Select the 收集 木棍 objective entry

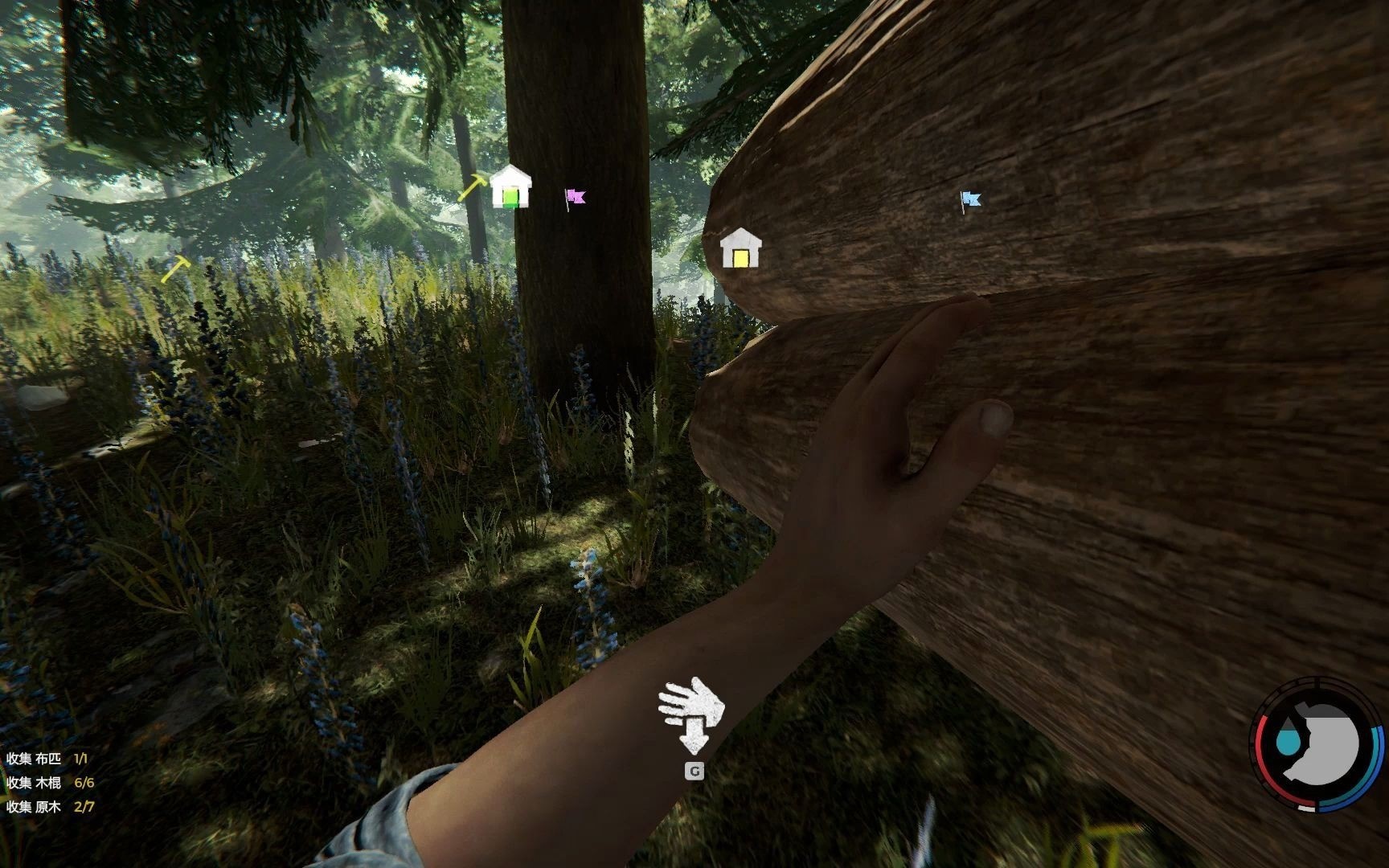click(50, 782)
